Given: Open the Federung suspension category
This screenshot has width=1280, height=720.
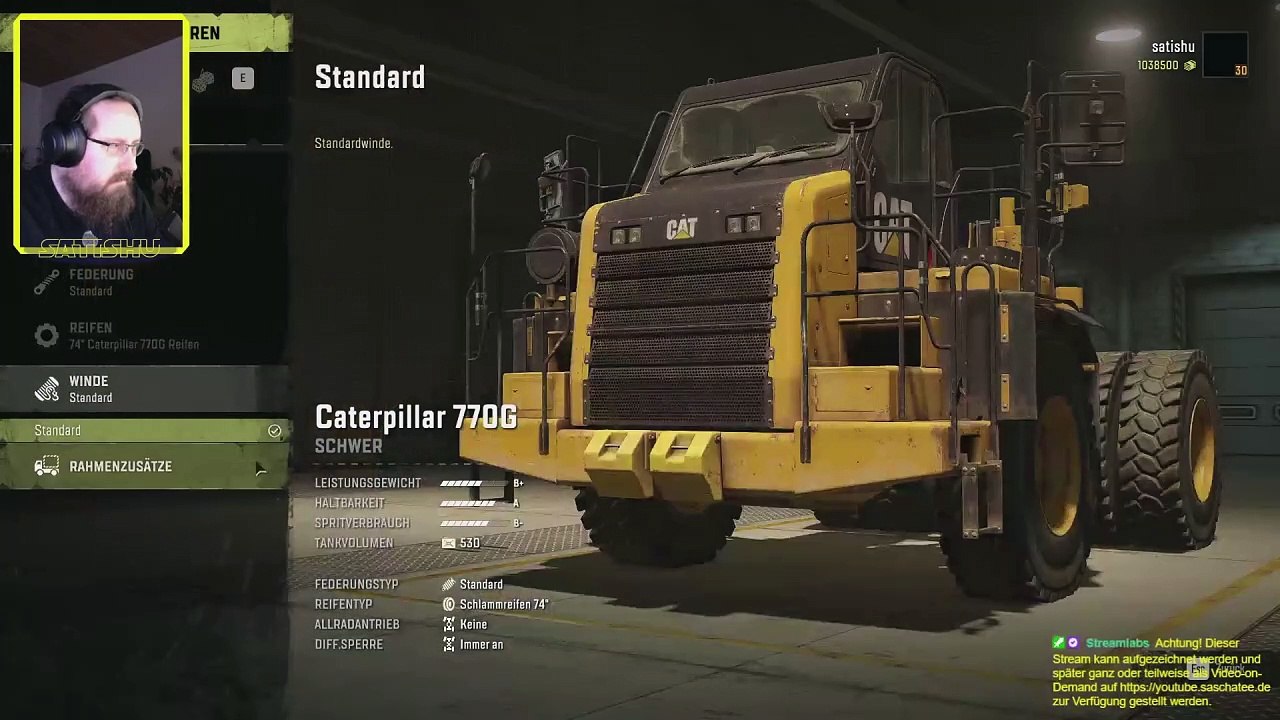Looking at the screenshot, I should coord(145,282).
